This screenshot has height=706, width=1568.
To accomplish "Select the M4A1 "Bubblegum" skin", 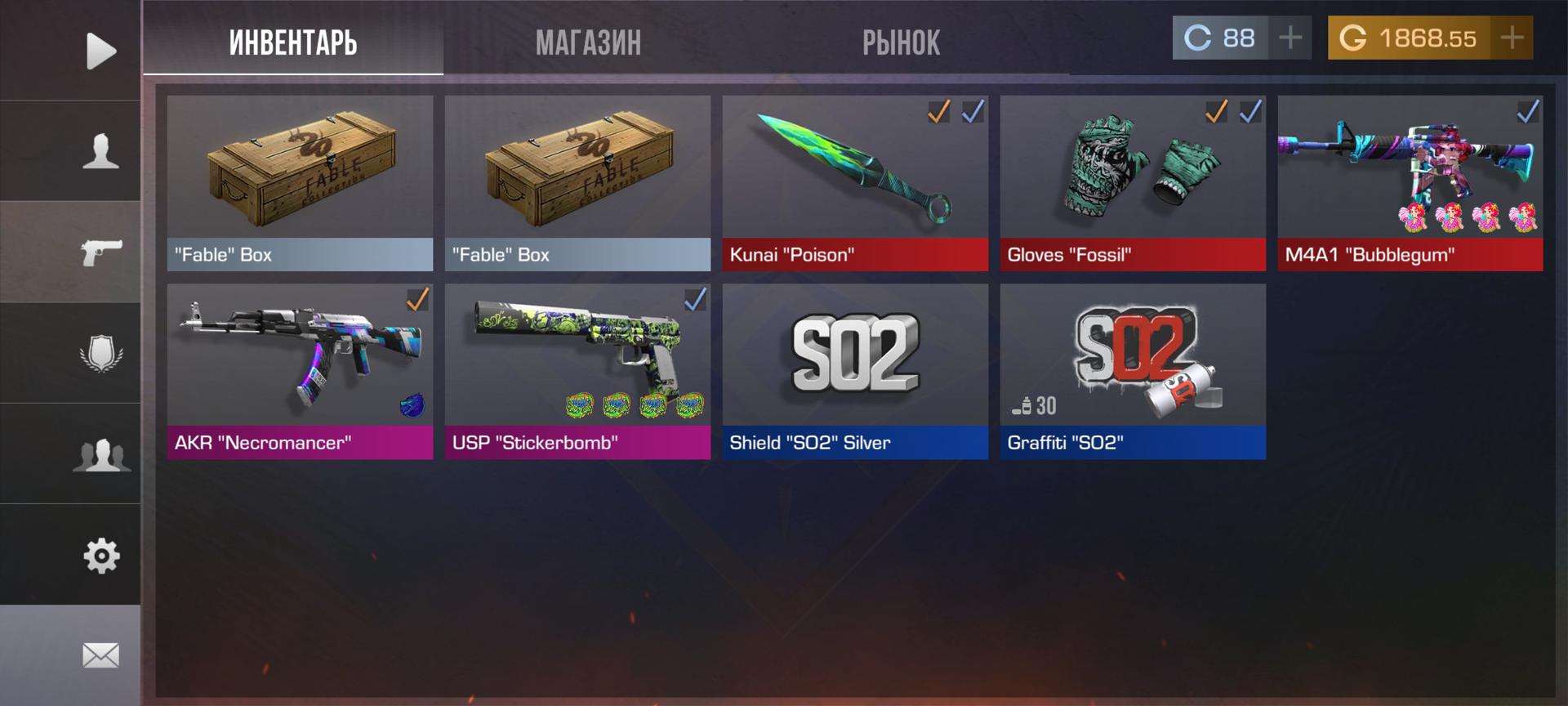I will [1410, 183].
